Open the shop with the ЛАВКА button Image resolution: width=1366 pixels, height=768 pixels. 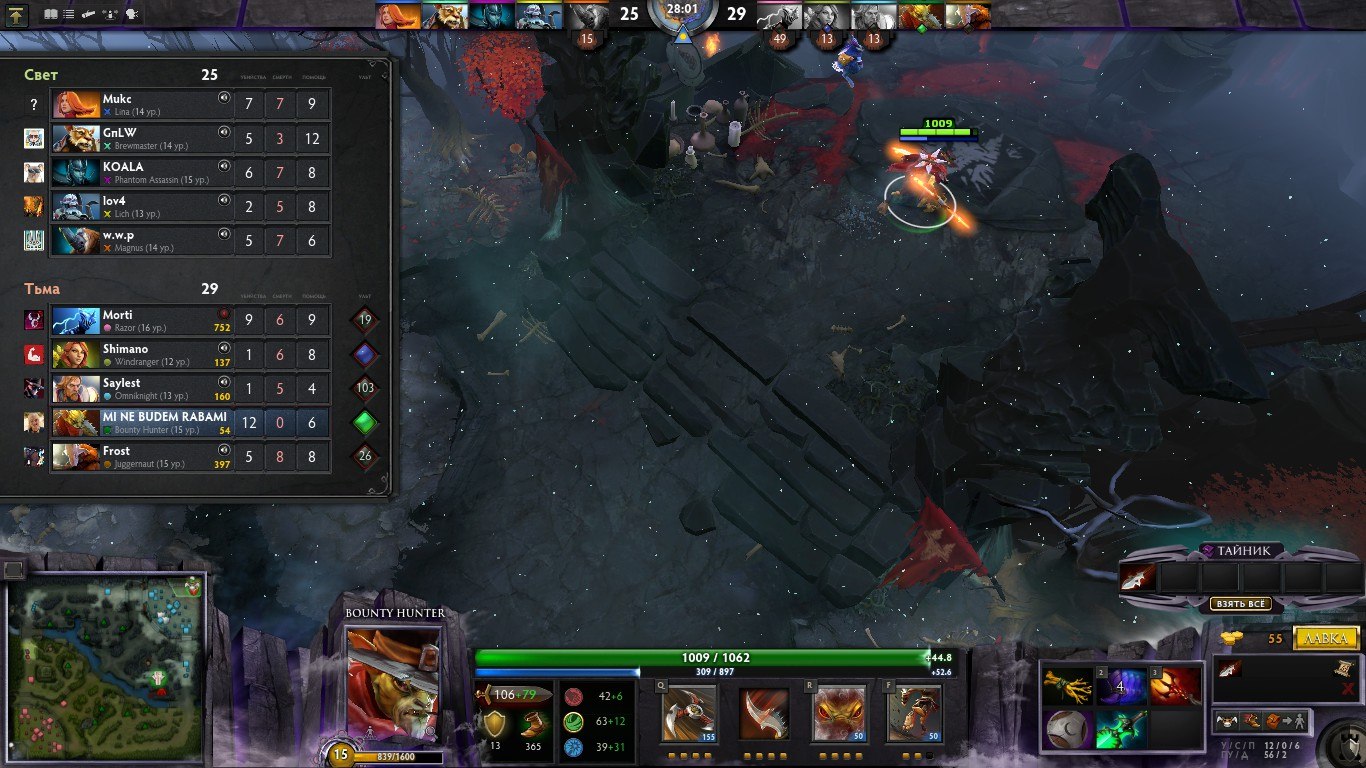point(1326,638)
